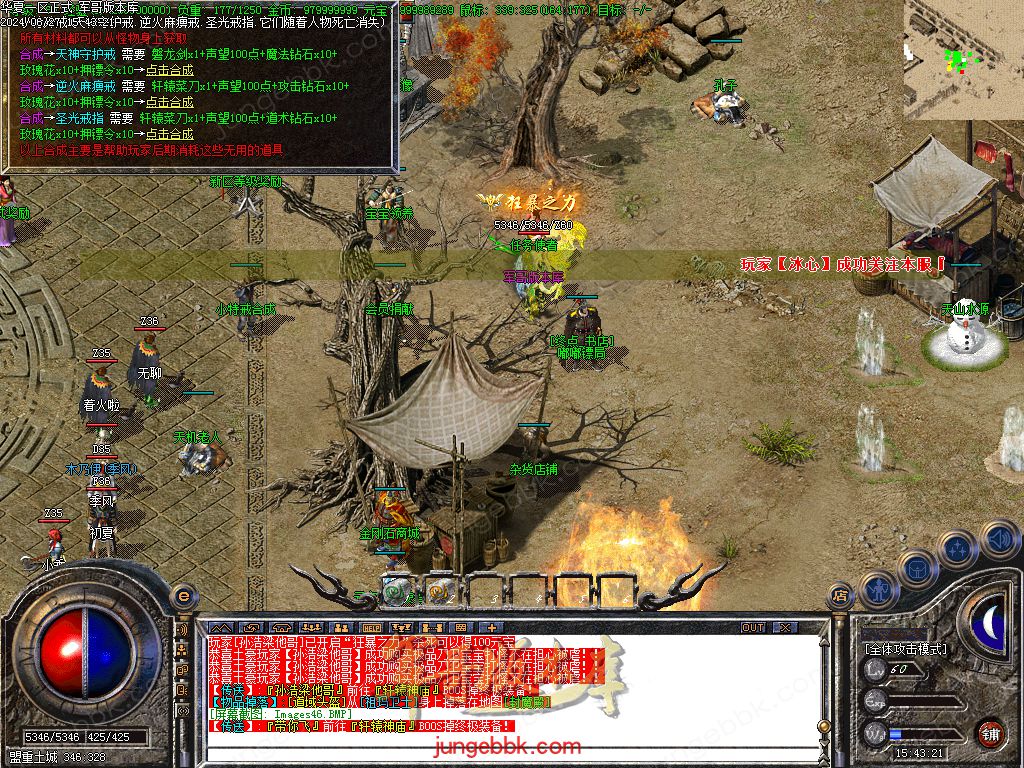Click the OUT button on chat bar
Viewport: 1024px width, 768px height.
pos(752,627)
